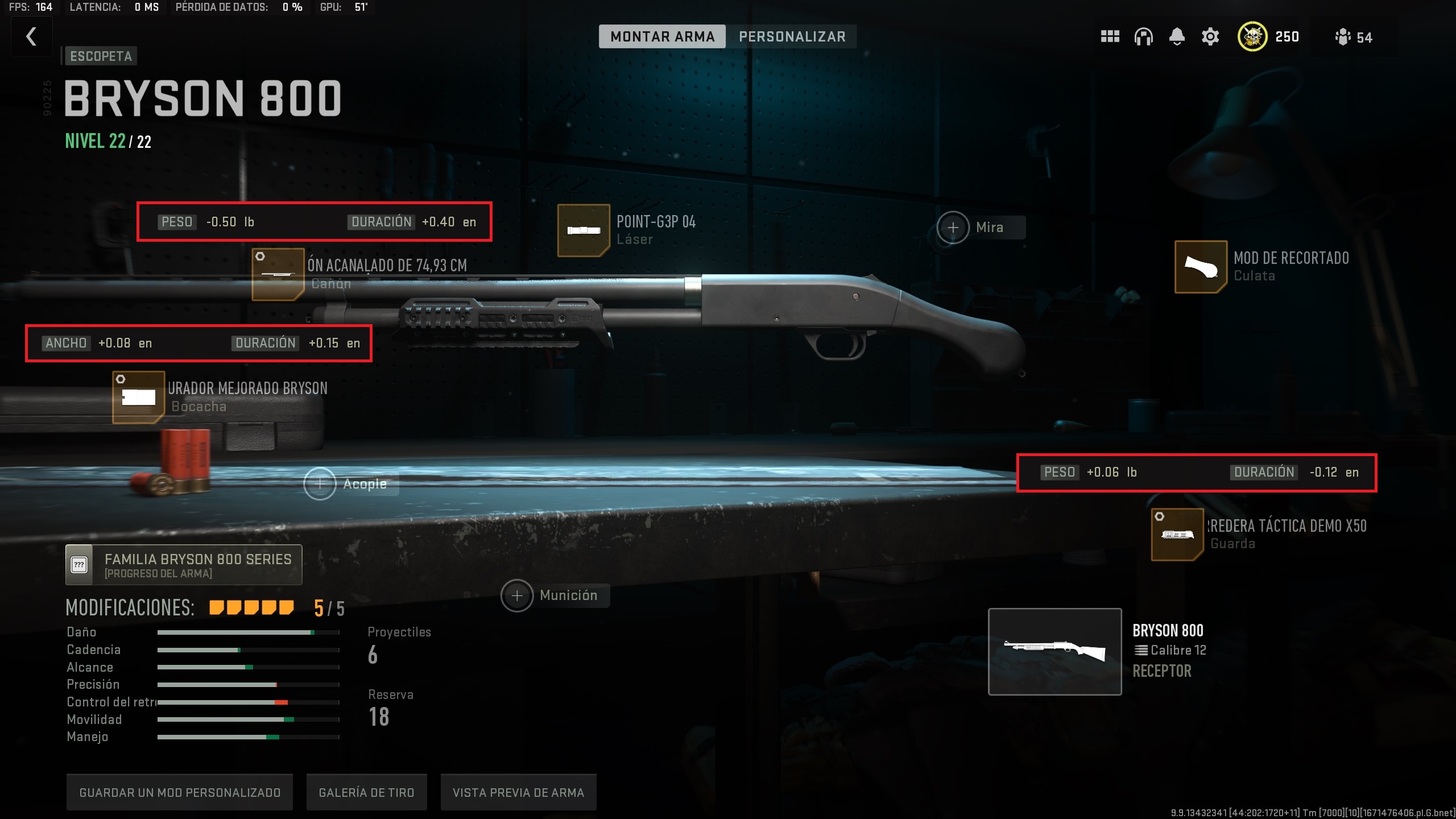1456x819 pixels.
Task: Add an attachment in the Acople slot
Action: [321, 484]
